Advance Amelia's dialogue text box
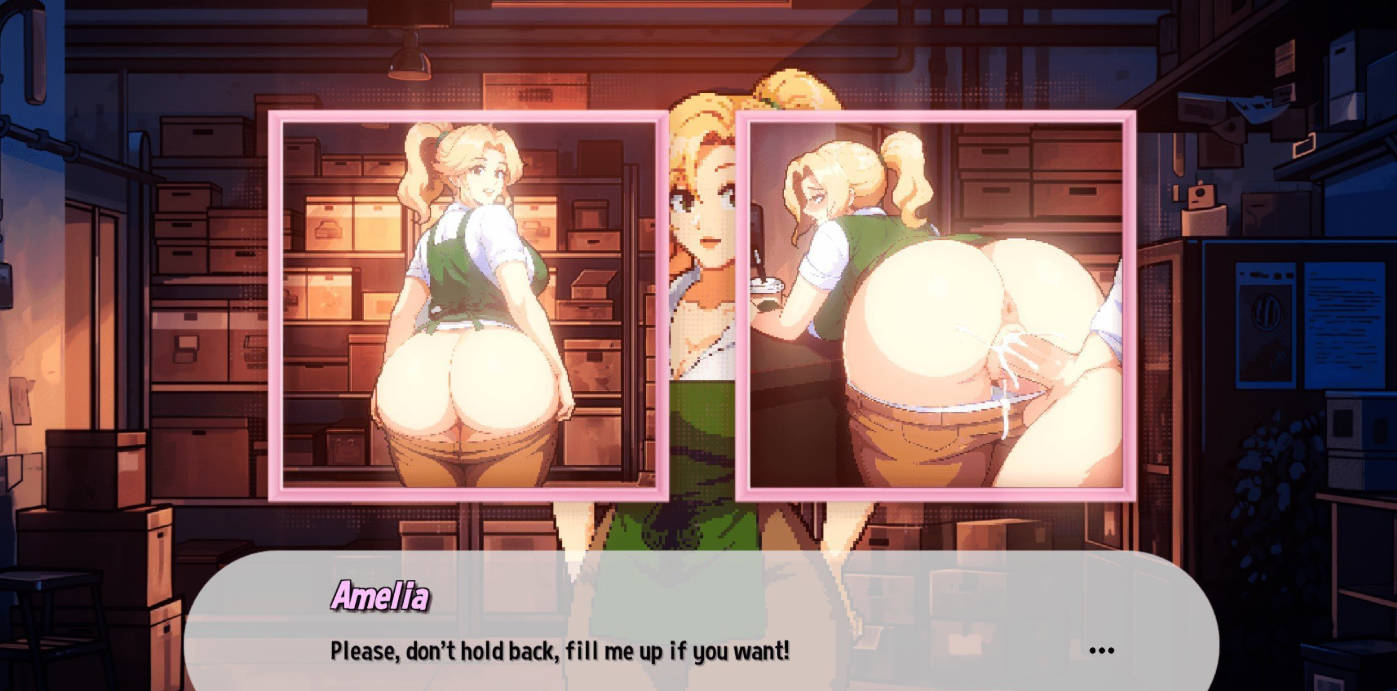1397x691 pixels. pyautogui.click(x=700, y=622)
